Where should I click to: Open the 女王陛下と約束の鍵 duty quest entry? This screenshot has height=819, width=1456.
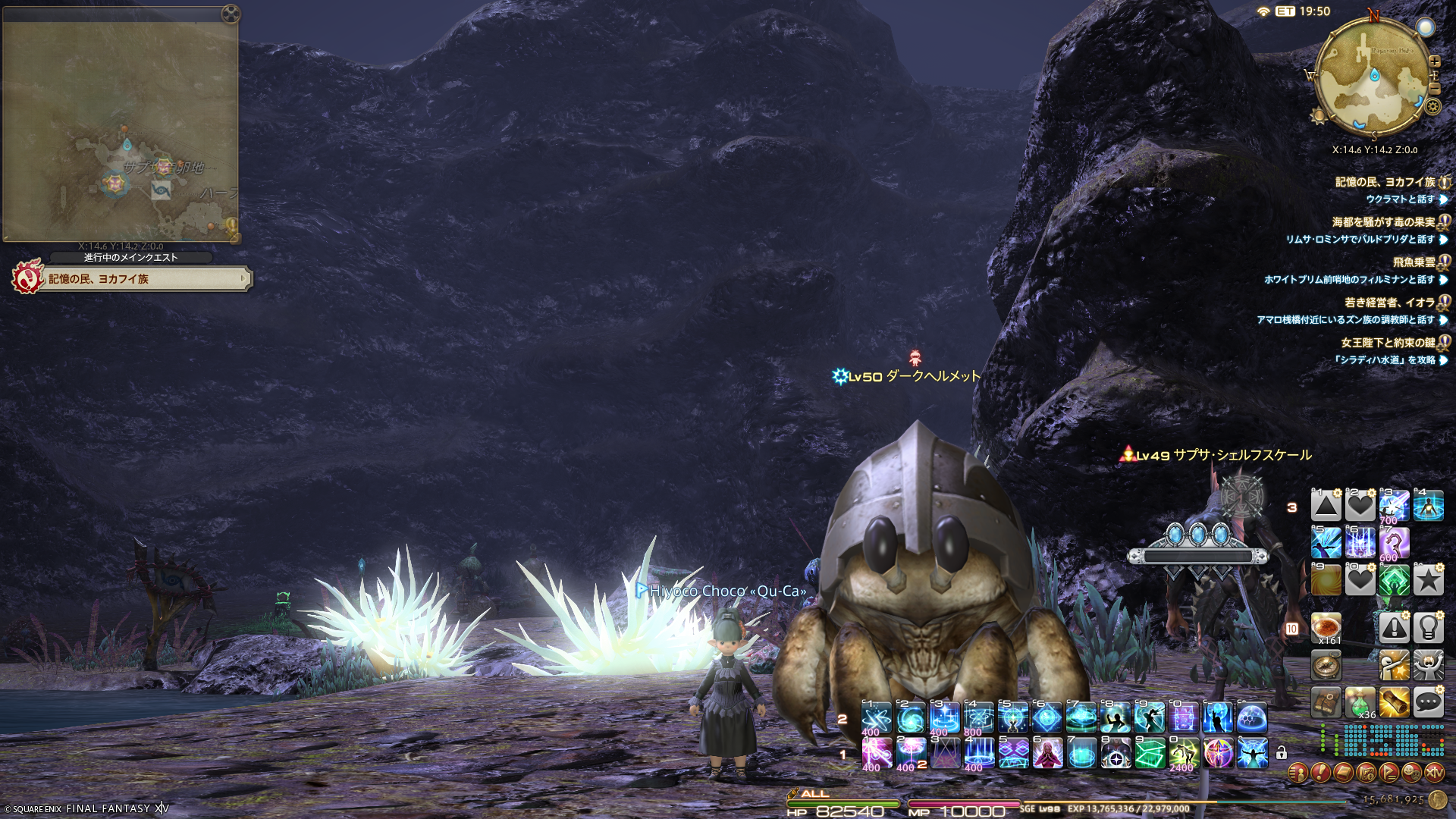pyautogui.click(x=1388, y=343)
